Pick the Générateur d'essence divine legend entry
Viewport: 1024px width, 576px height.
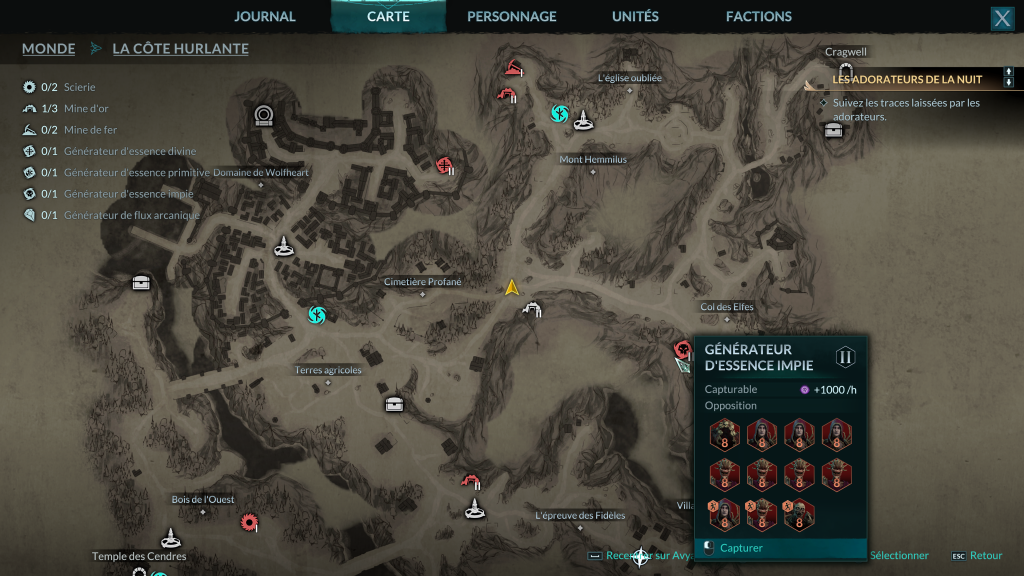pyautogui.click(x=129, y=151)
